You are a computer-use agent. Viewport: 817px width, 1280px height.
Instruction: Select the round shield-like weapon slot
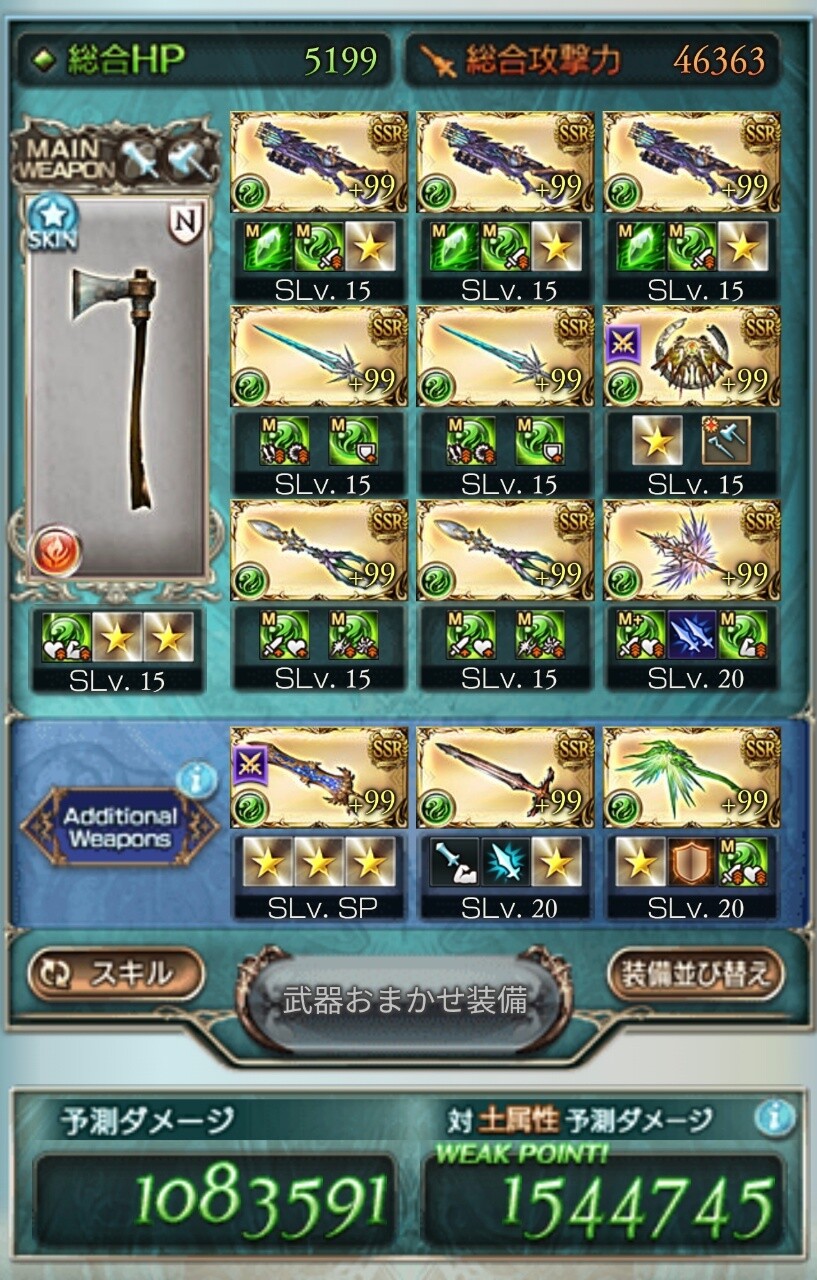pyautogui.click(x=691, y=355)
